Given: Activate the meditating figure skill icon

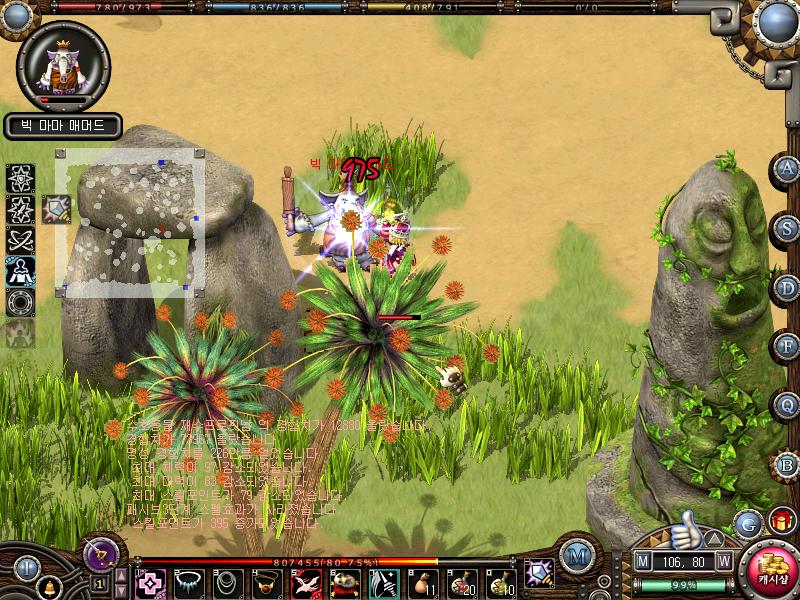Looking at the screenshot, I should point(20,271).
